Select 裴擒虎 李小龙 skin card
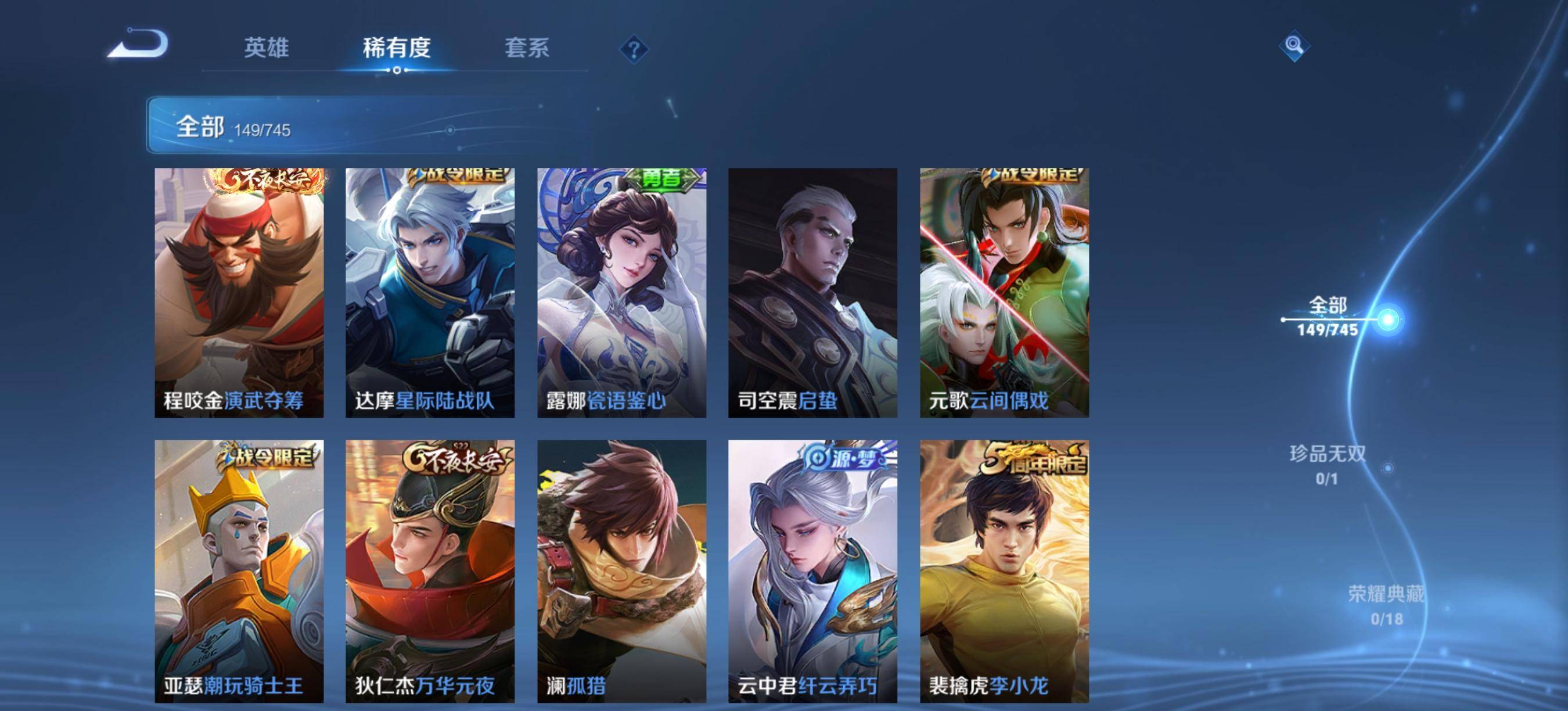Viewport: 1568px width, 711px height. click(1004, 570)
